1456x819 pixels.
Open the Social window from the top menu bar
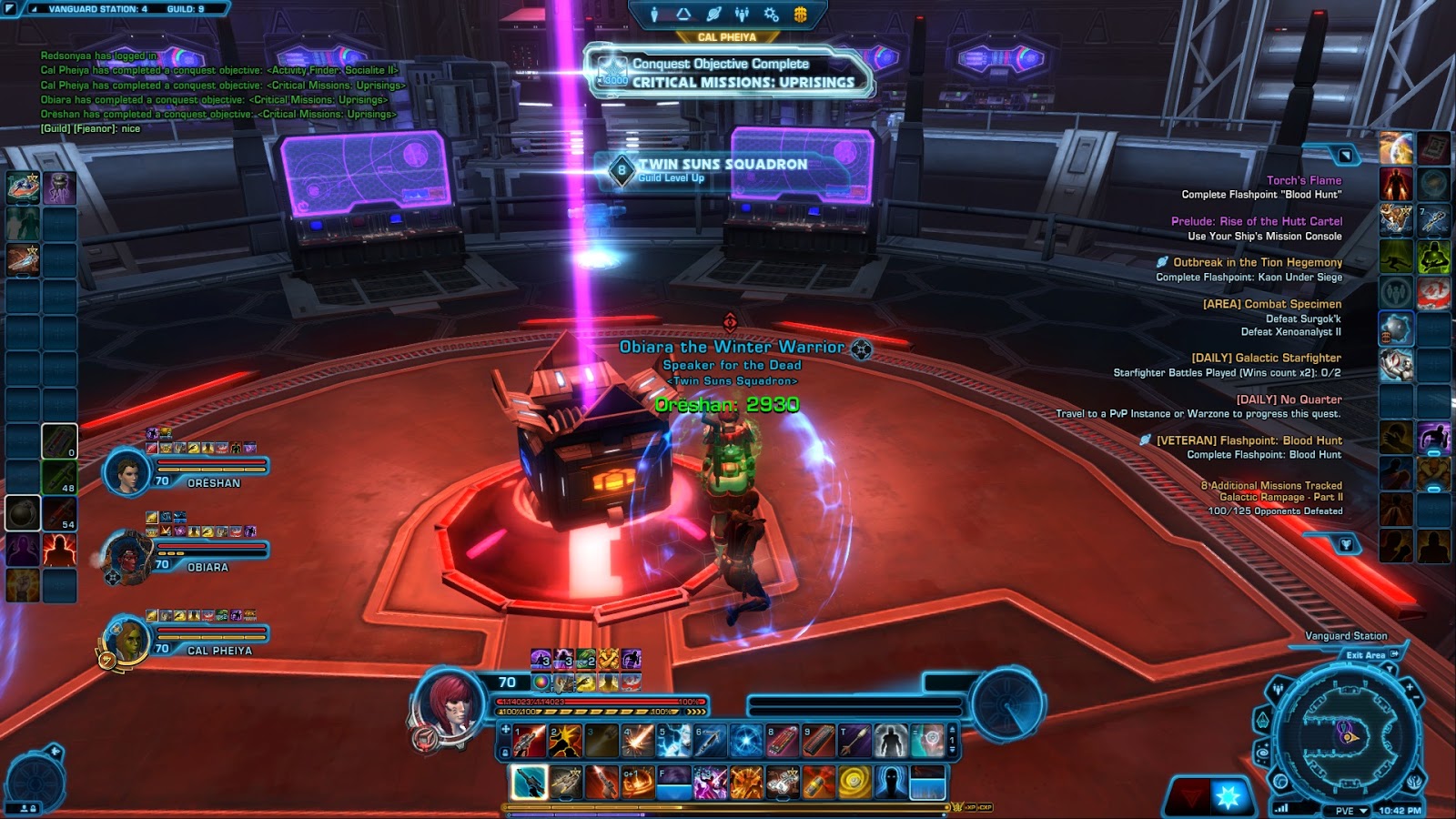[742, 13]
